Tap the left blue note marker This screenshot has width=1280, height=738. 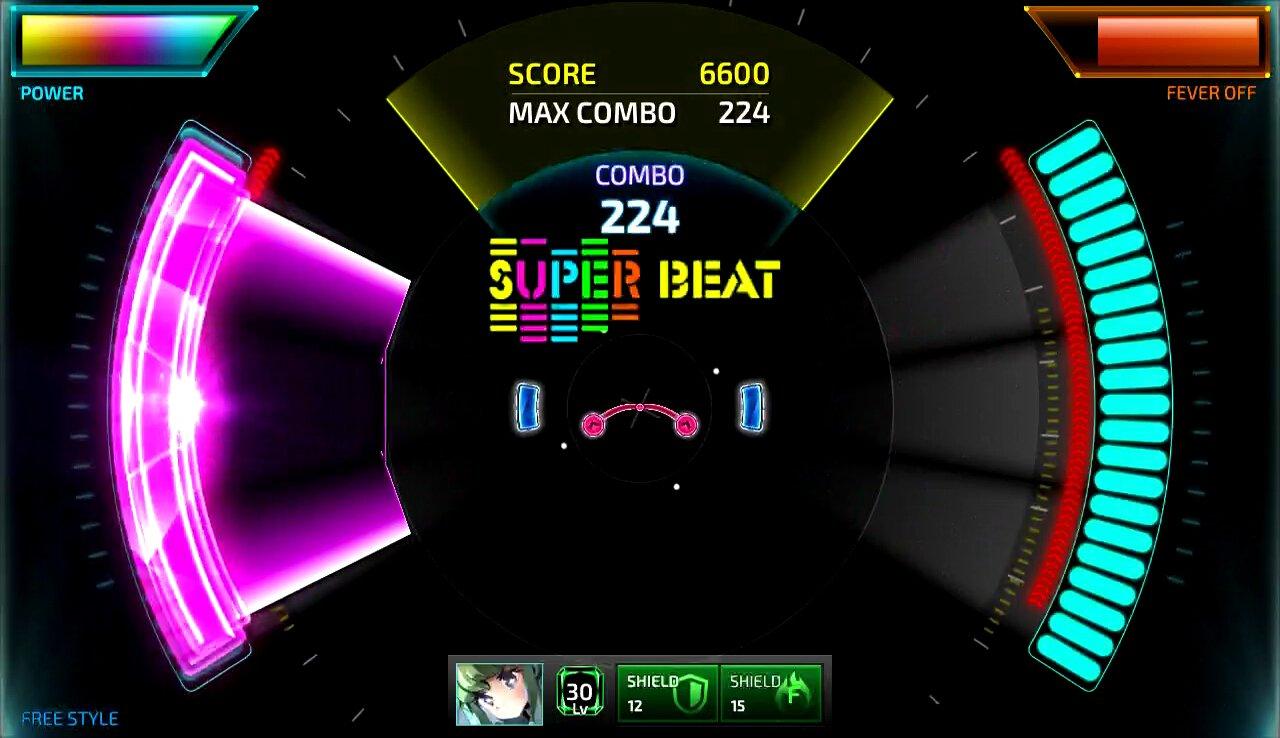pyautogui.click(x=526, y=406)
